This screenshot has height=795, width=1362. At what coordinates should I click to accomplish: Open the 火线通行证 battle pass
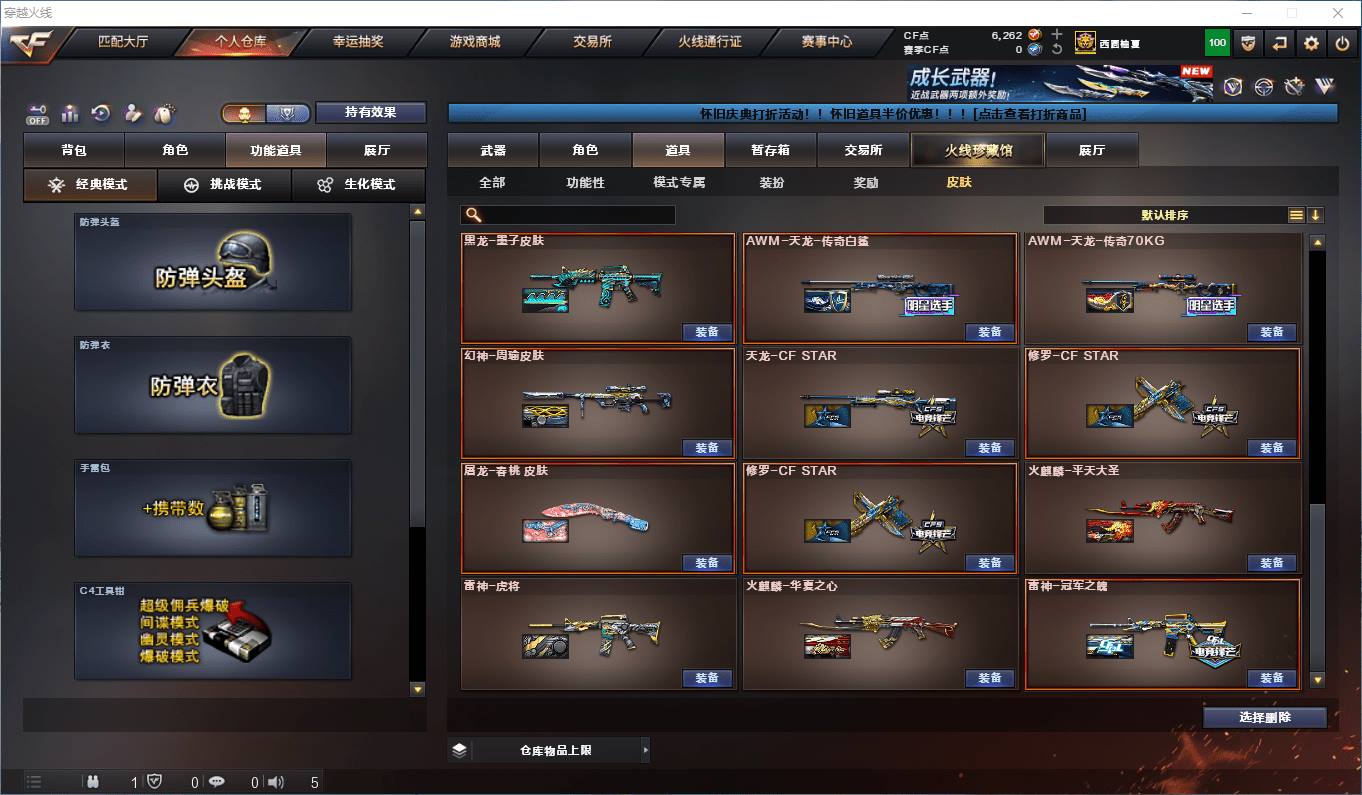pos(709,42)
